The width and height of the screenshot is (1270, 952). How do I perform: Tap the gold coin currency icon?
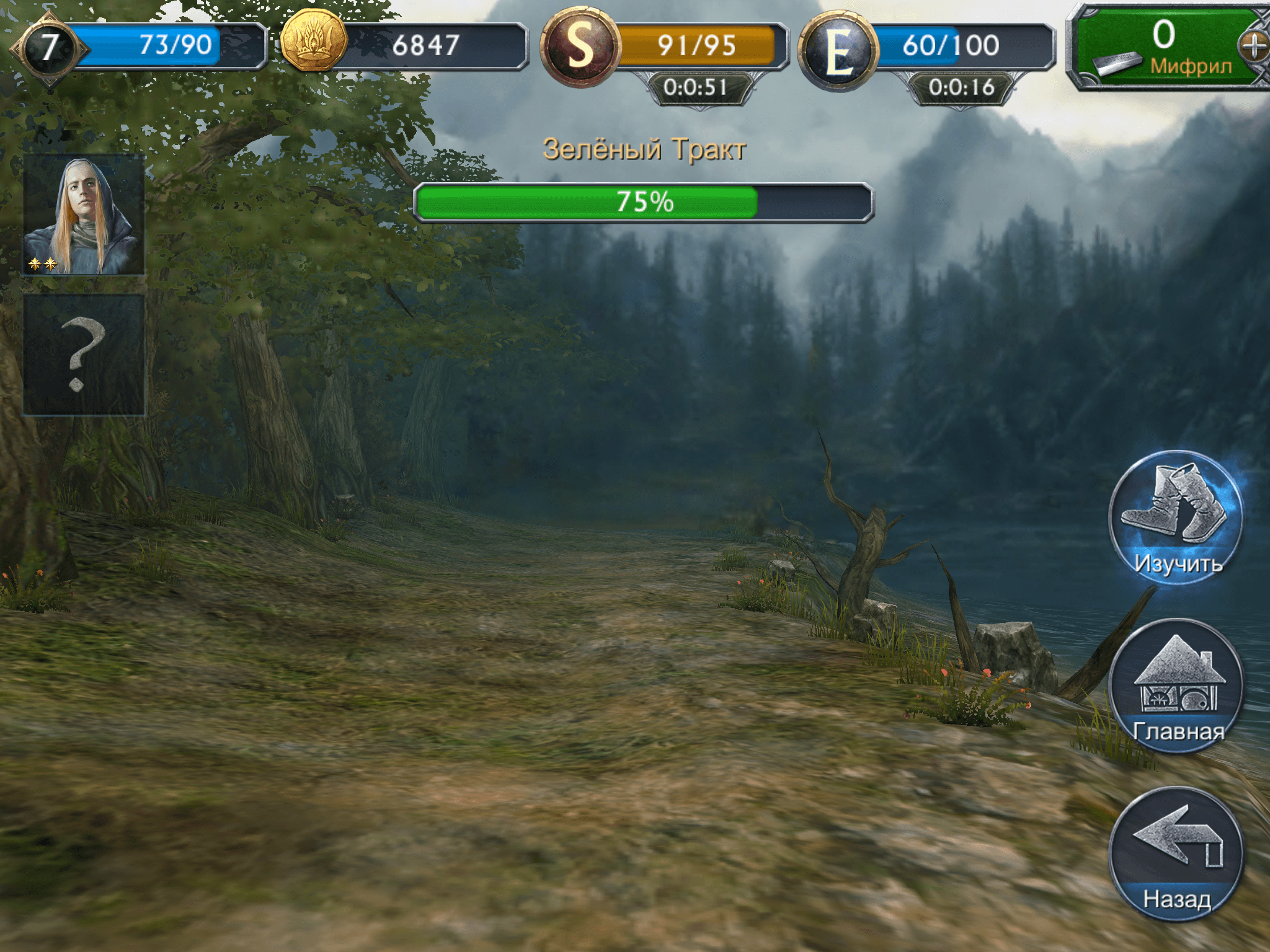click(313, 42)
